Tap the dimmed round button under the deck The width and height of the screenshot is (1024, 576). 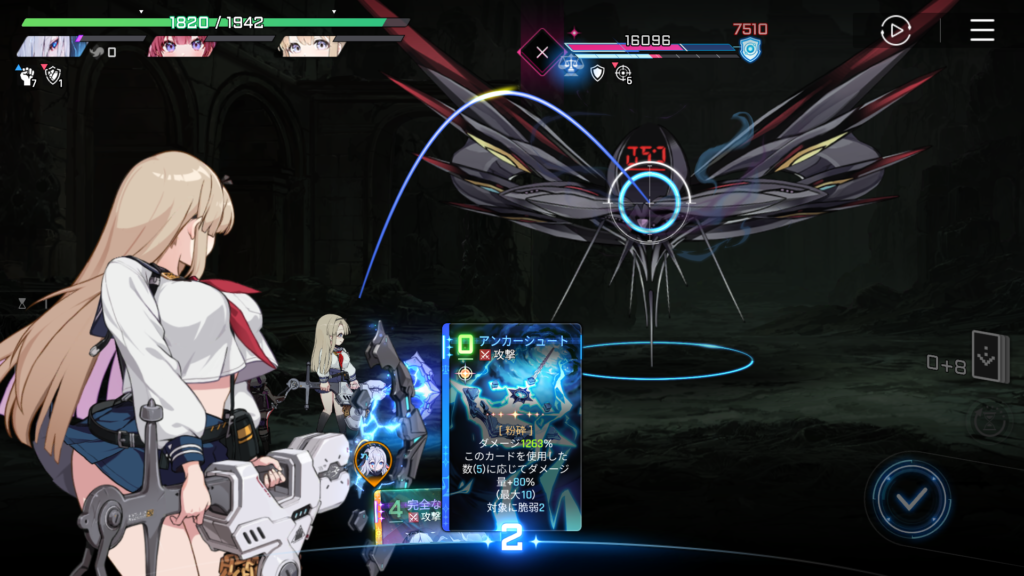tap(987, 421)
